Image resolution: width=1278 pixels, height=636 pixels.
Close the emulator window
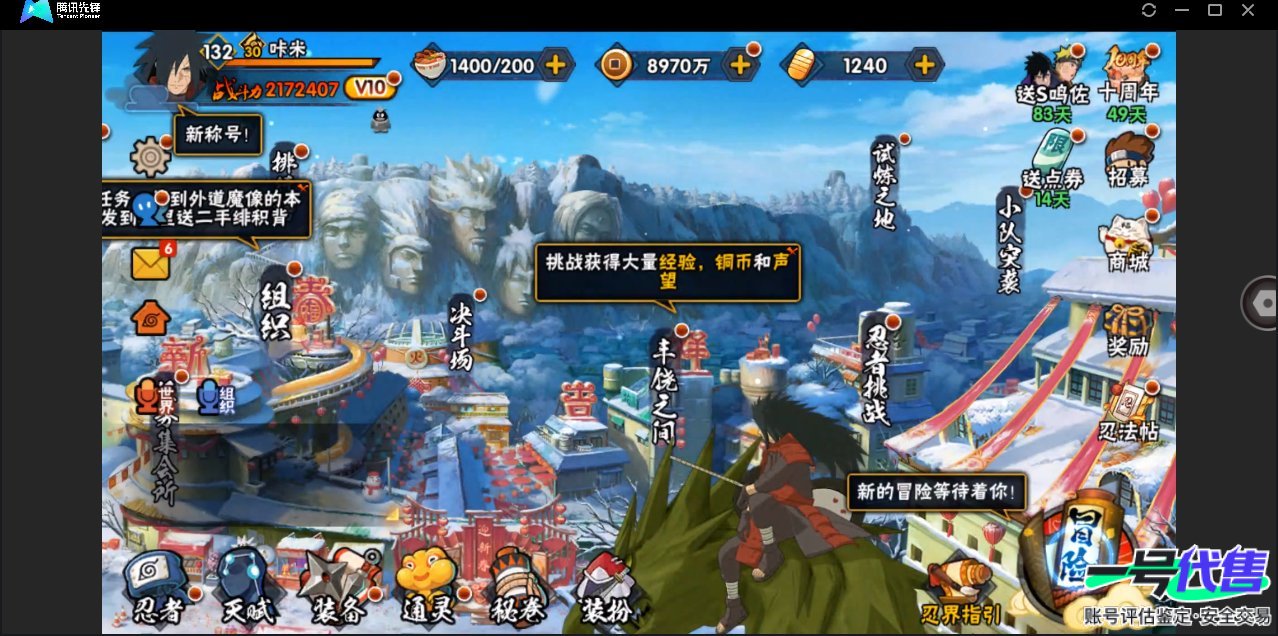pos(1248,10)
